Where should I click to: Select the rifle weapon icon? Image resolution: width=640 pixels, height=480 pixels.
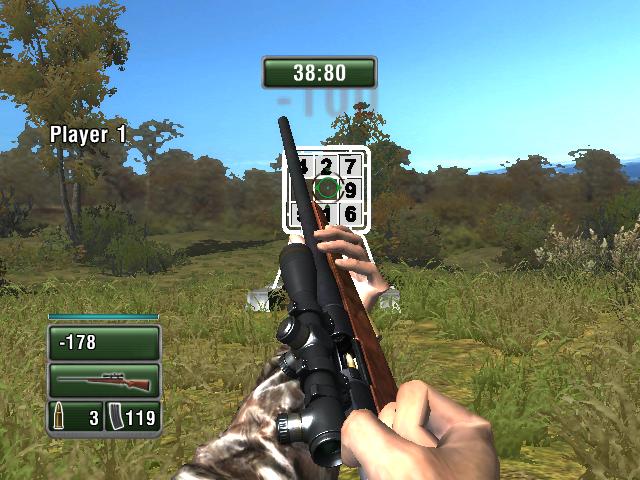(104, 381)
